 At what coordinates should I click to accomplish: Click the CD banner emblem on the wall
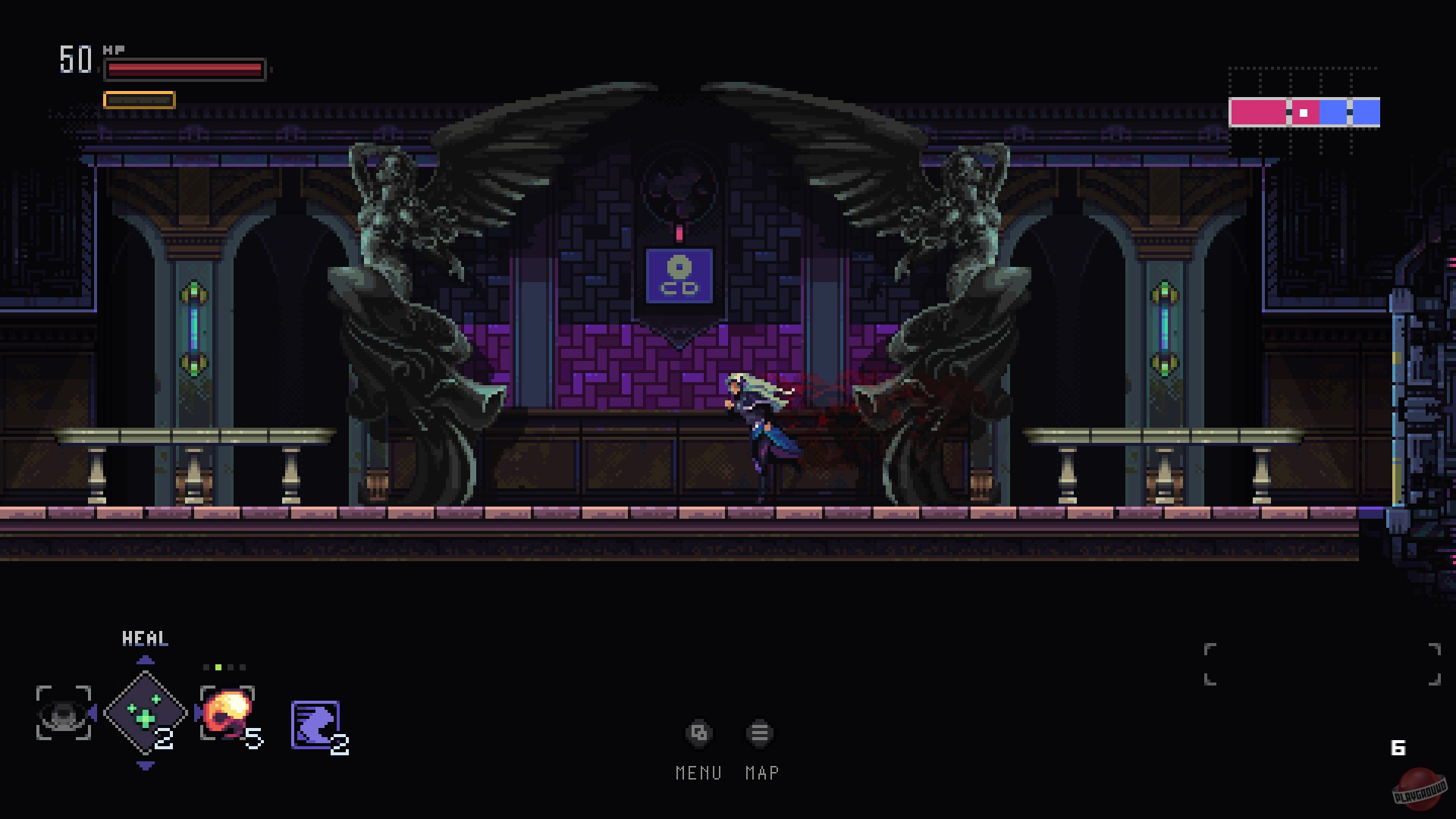[x=679, y=275]
